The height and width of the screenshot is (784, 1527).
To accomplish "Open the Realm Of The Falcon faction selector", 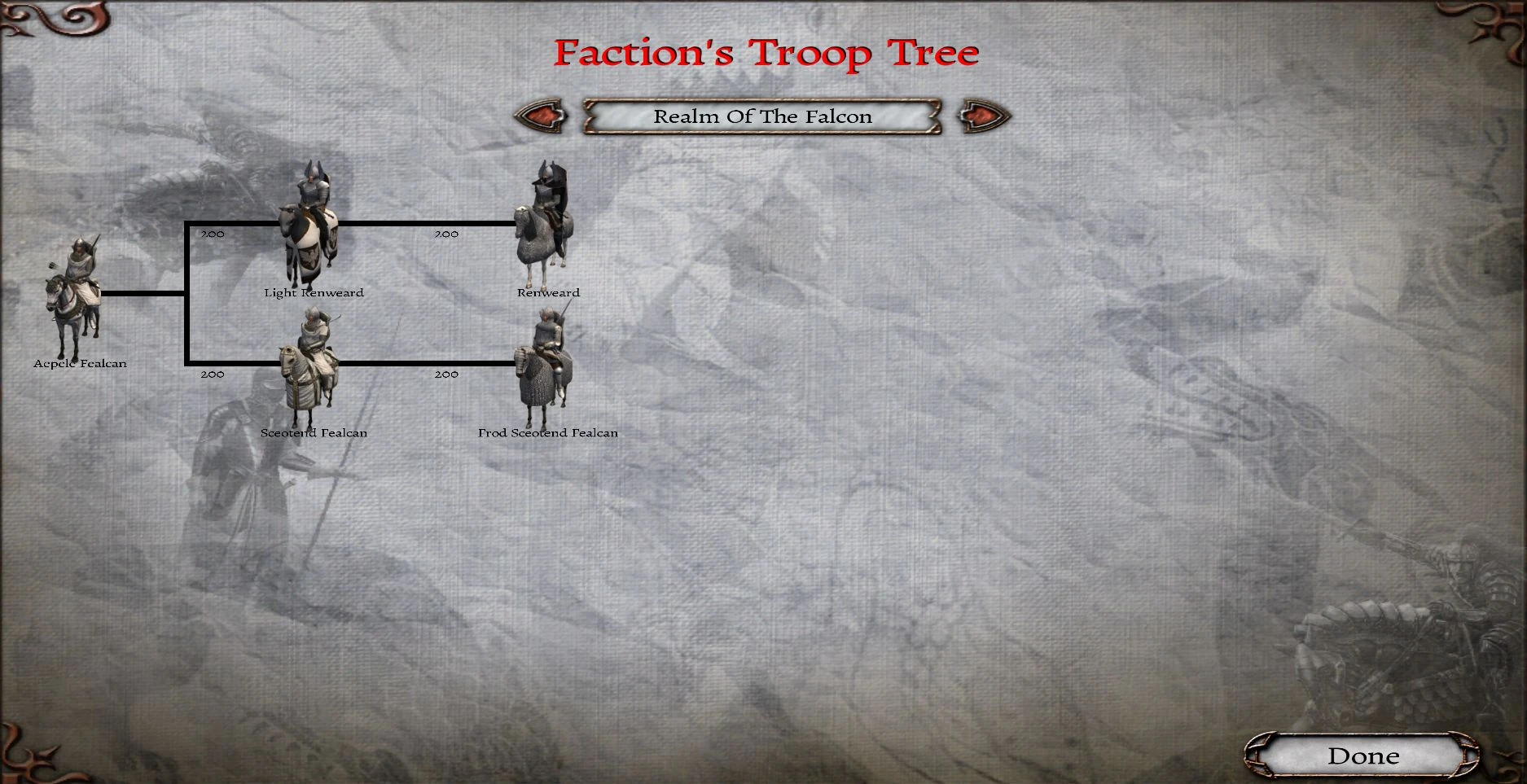I will click(x=763, y=116).
